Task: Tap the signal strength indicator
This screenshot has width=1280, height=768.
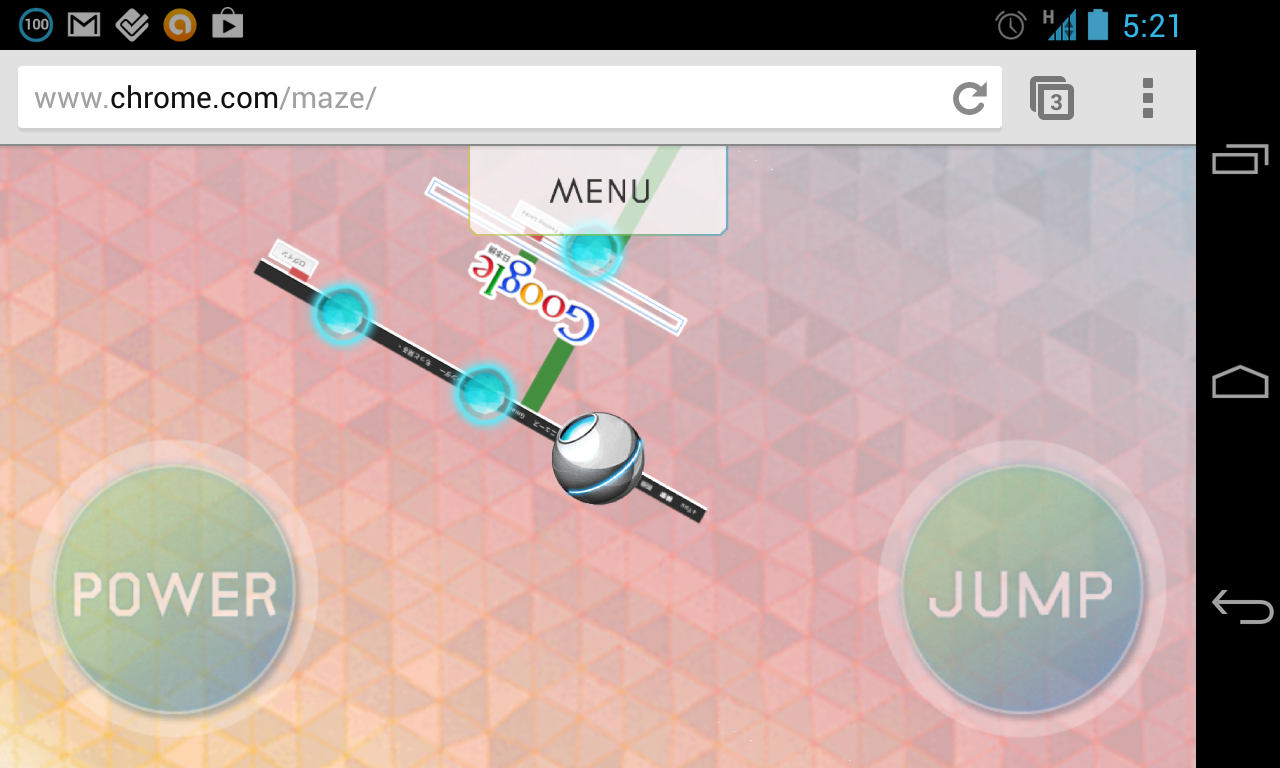Action: coord(1063,24)
